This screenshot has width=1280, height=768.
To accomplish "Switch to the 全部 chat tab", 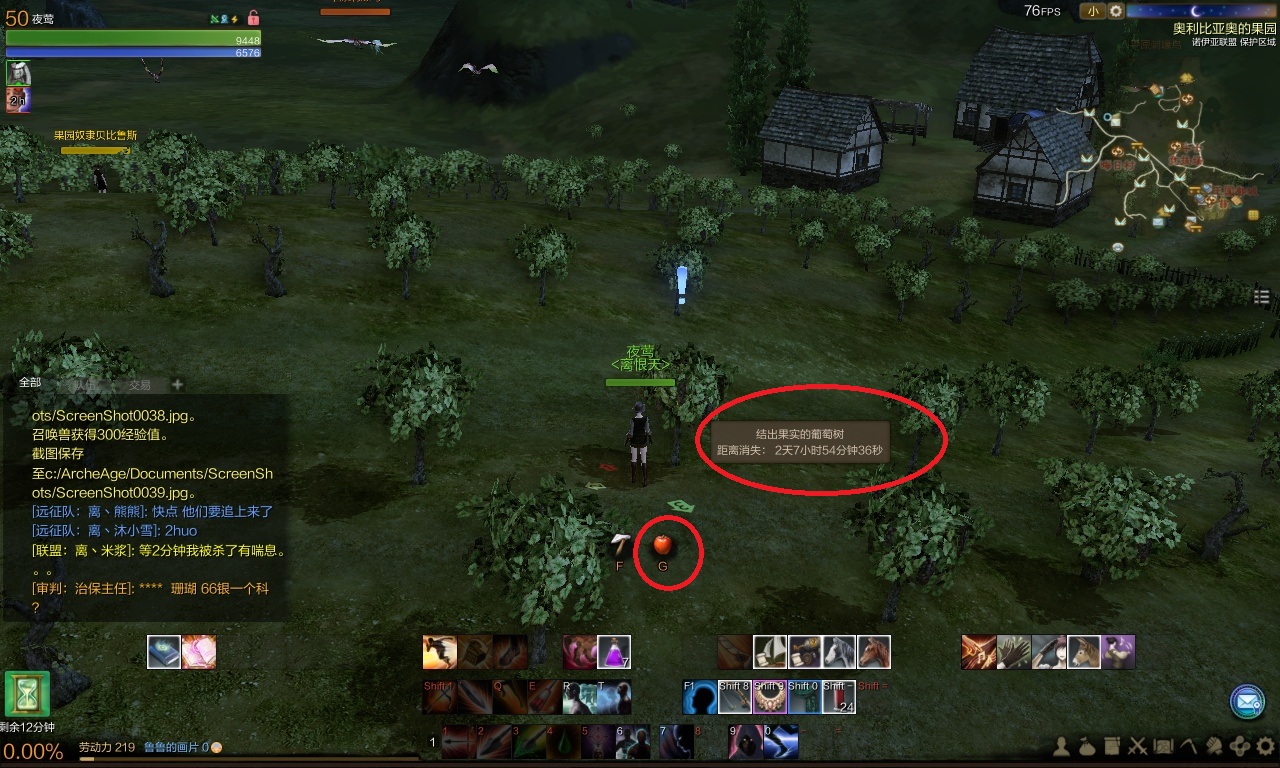I will 30,383.
